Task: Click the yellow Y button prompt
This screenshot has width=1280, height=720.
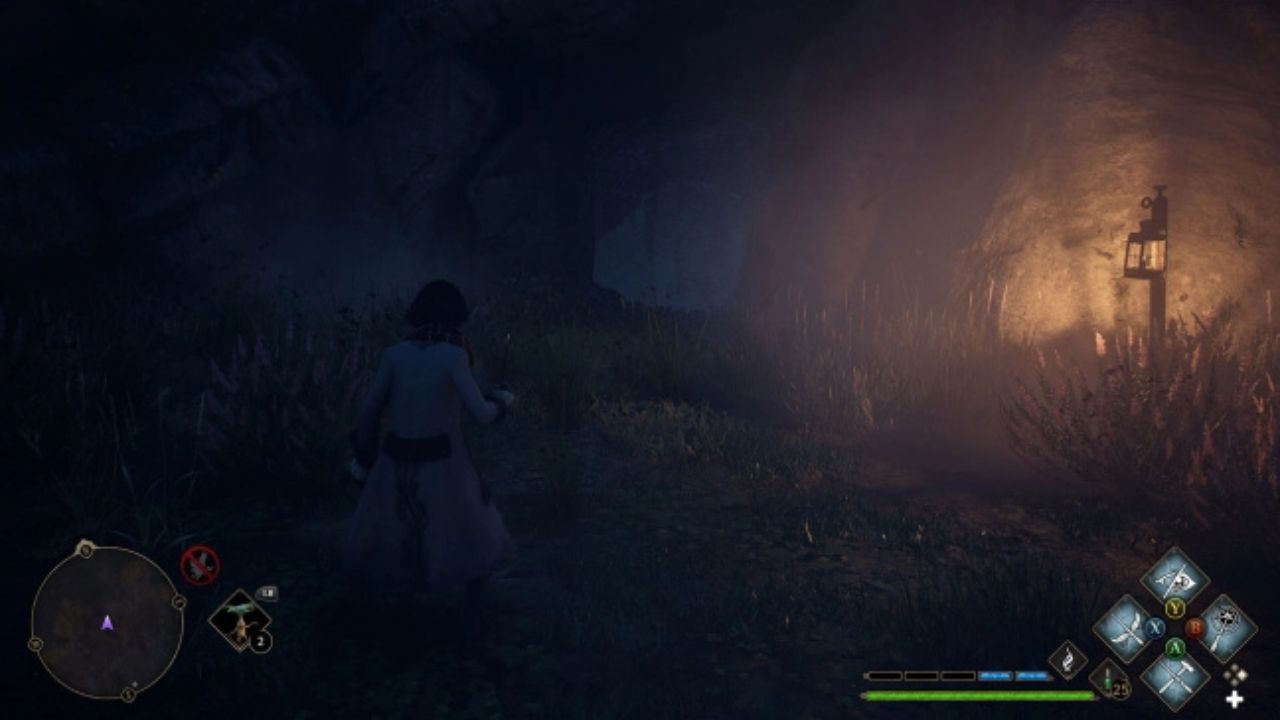Action: tap(1176, 608)
